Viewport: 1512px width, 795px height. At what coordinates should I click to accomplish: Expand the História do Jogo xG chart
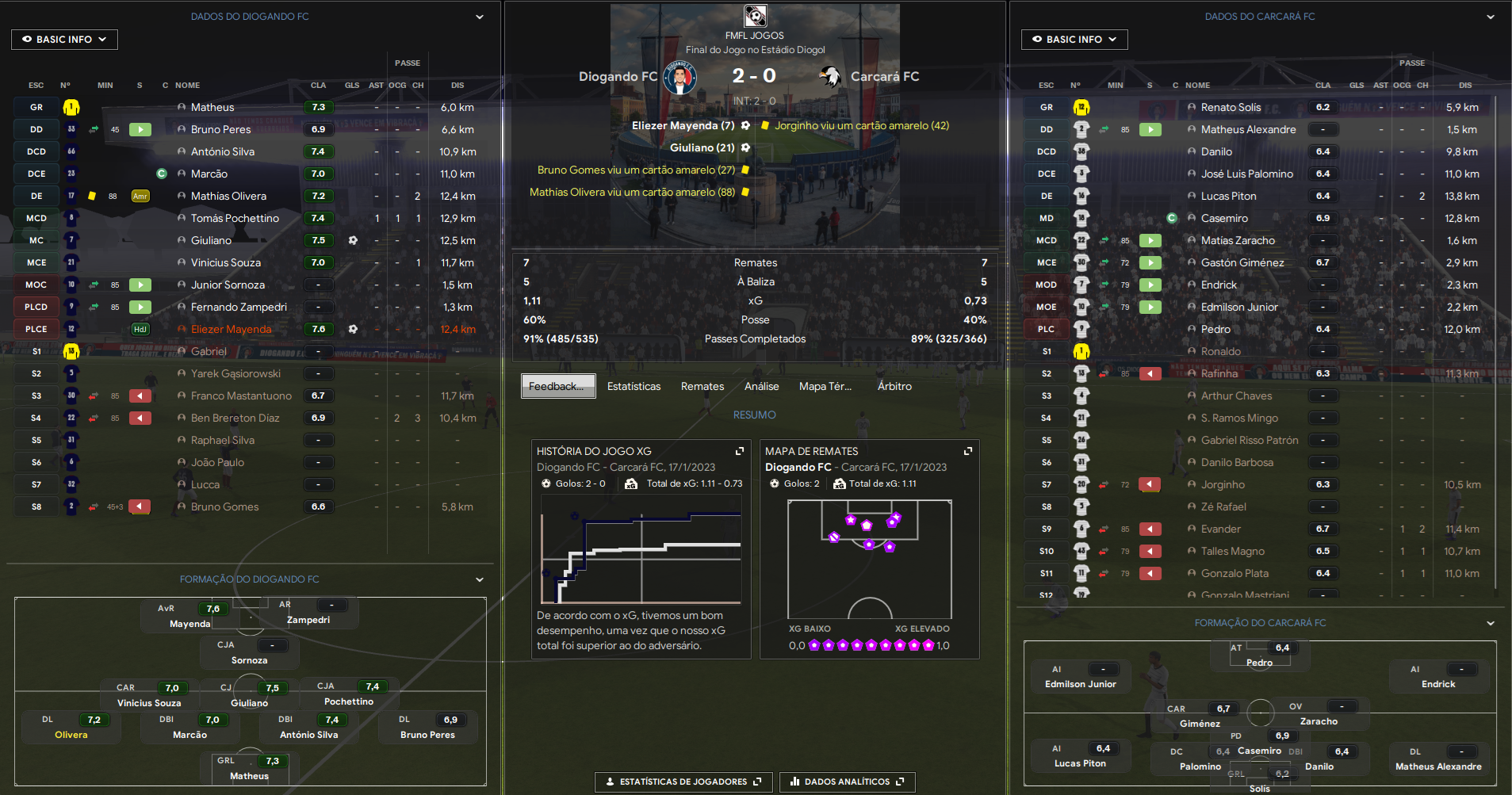pyautogui.click(x=740, y=451)
